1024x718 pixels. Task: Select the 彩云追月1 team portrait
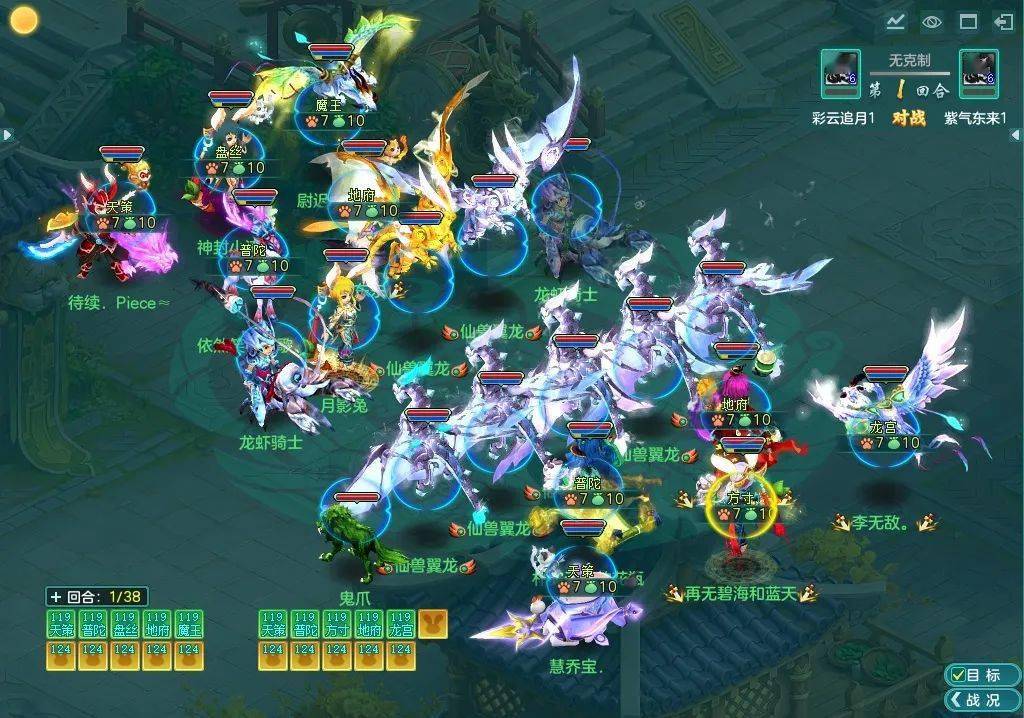840,74
